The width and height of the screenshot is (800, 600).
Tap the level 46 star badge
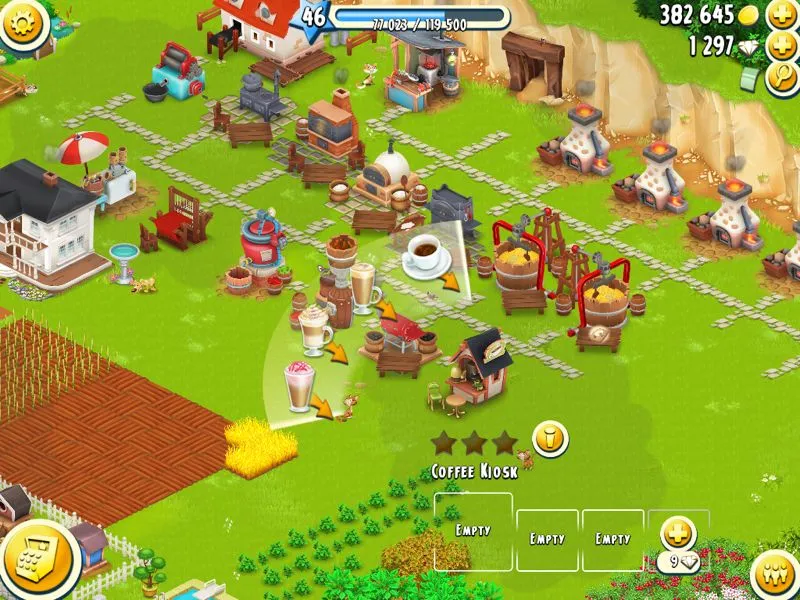coord(315,16)
